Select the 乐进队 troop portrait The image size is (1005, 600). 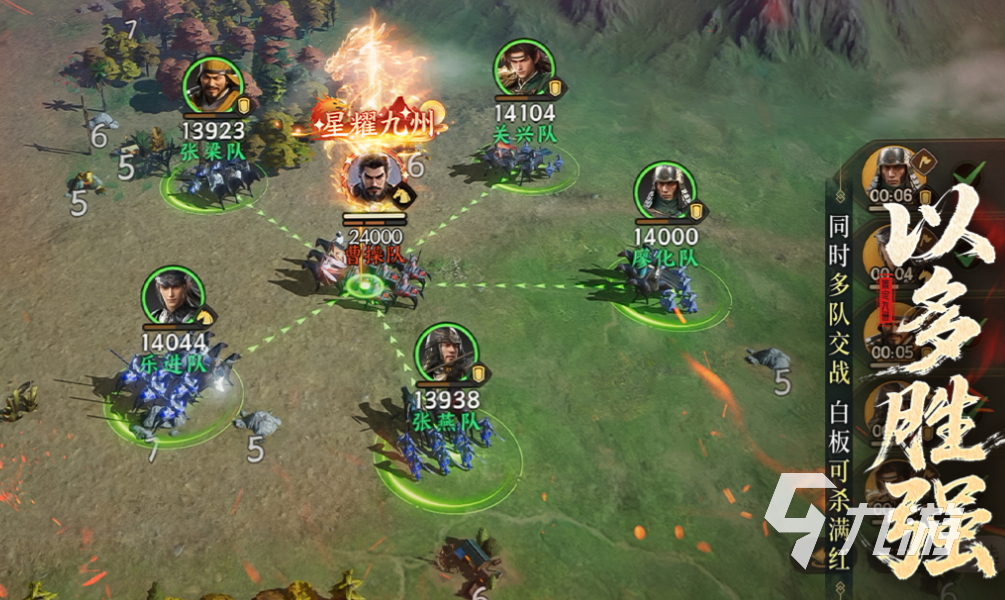[x=173, y=297]
